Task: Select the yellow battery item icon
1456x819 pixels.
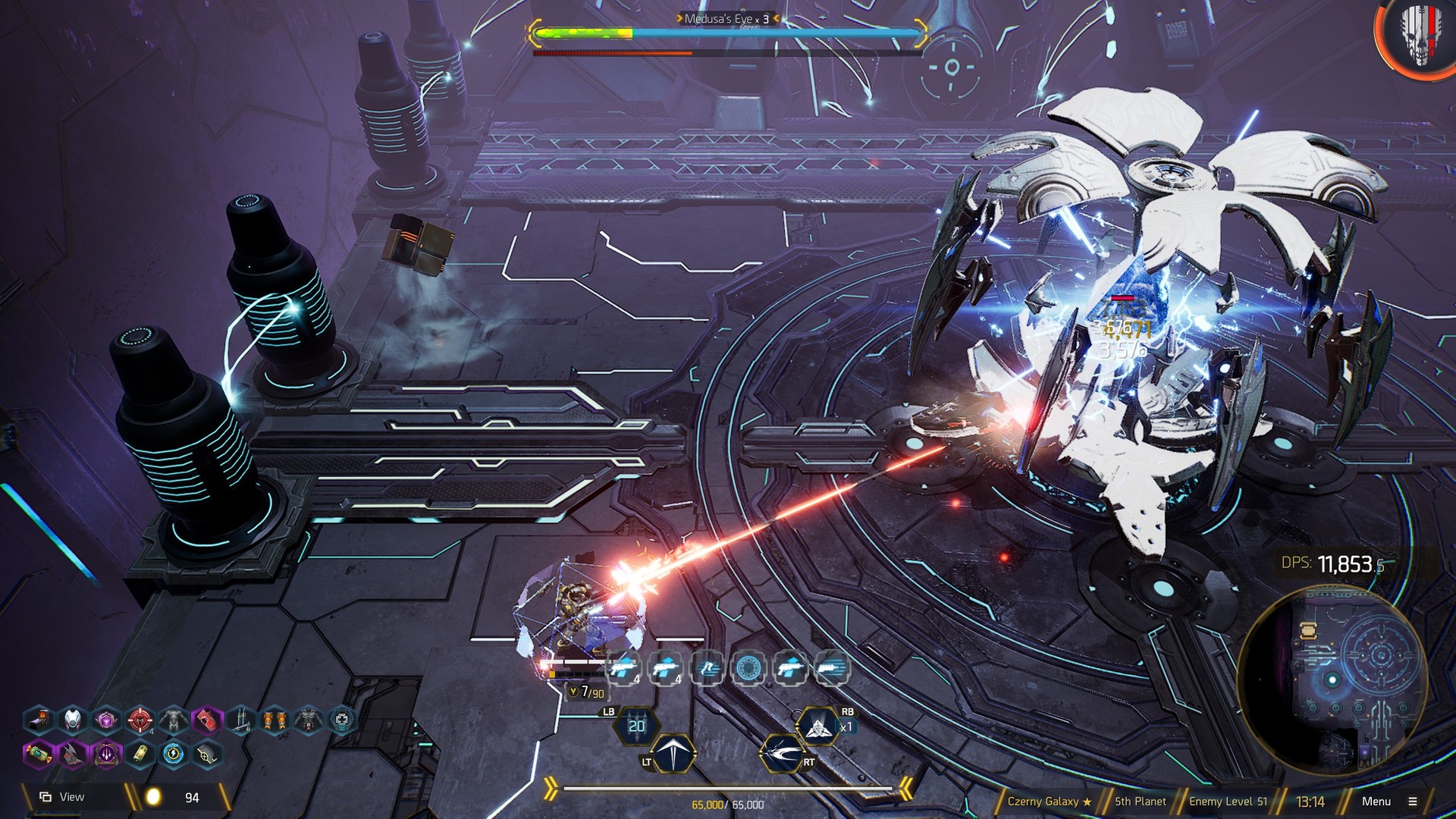Action: click(x=140, y=755)
